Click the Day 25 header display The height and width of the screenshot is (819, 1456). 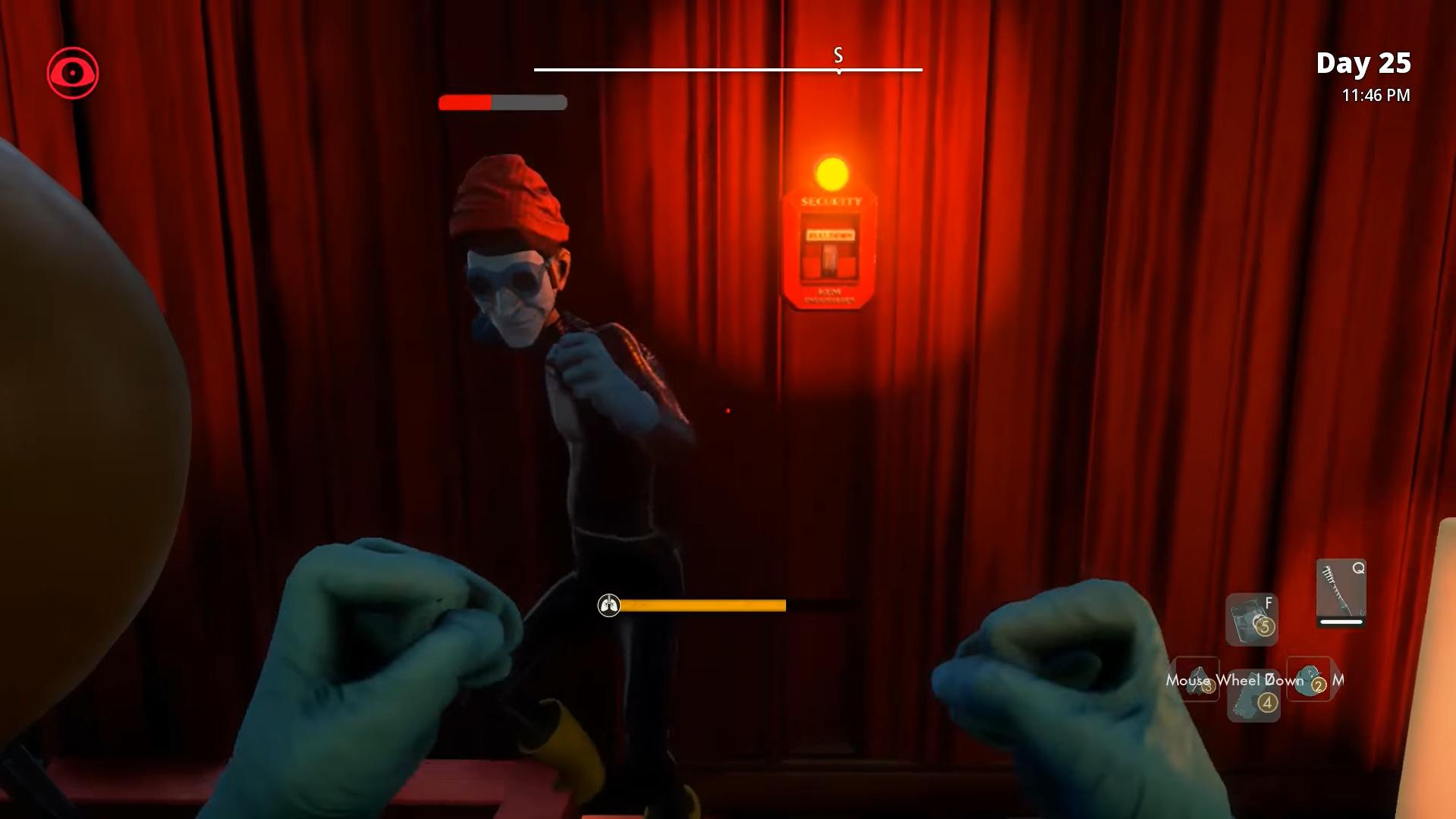(1363, 64)
